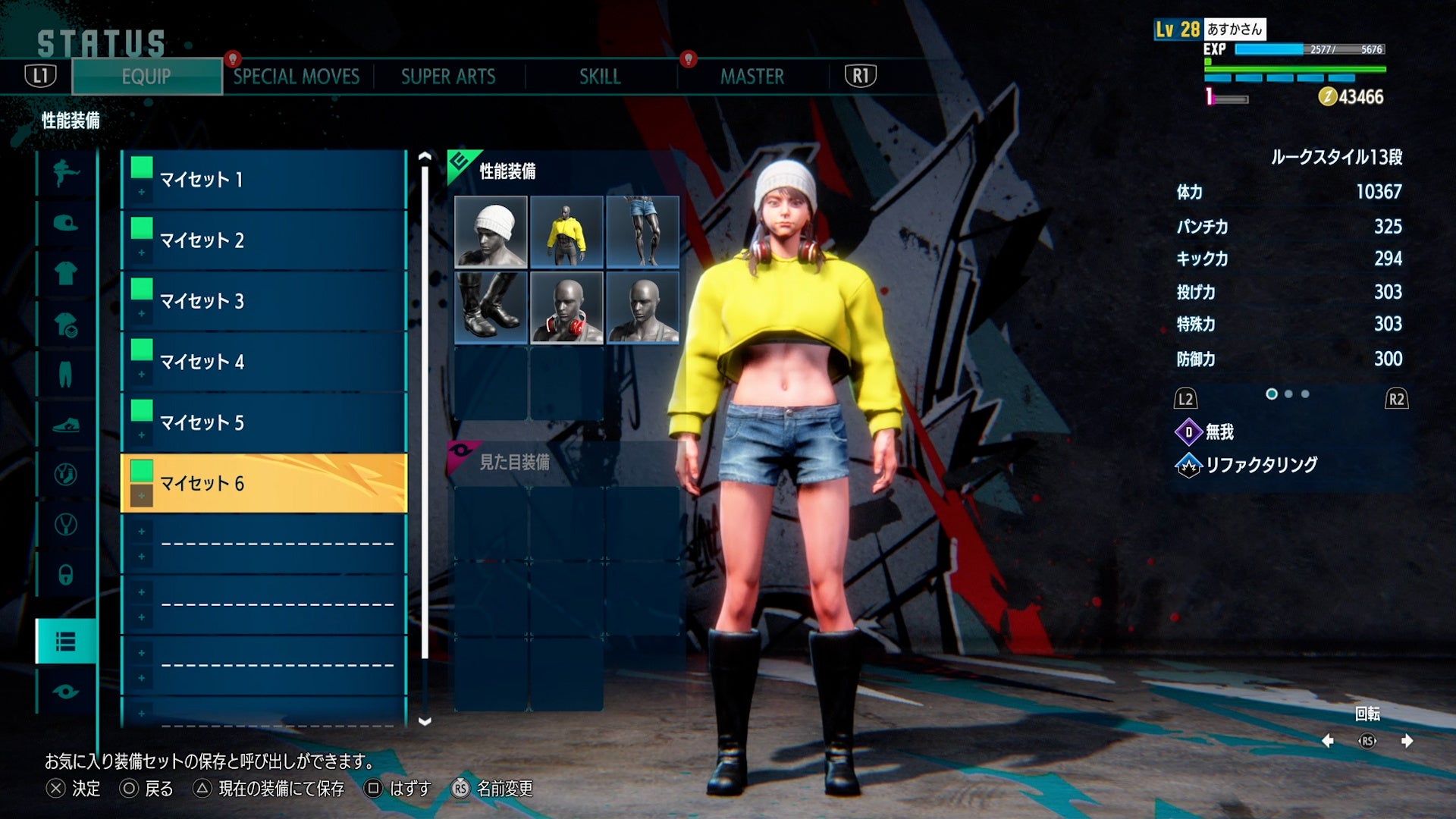
Task: Select the MASTER tab
Action: [x=752, y=77]
